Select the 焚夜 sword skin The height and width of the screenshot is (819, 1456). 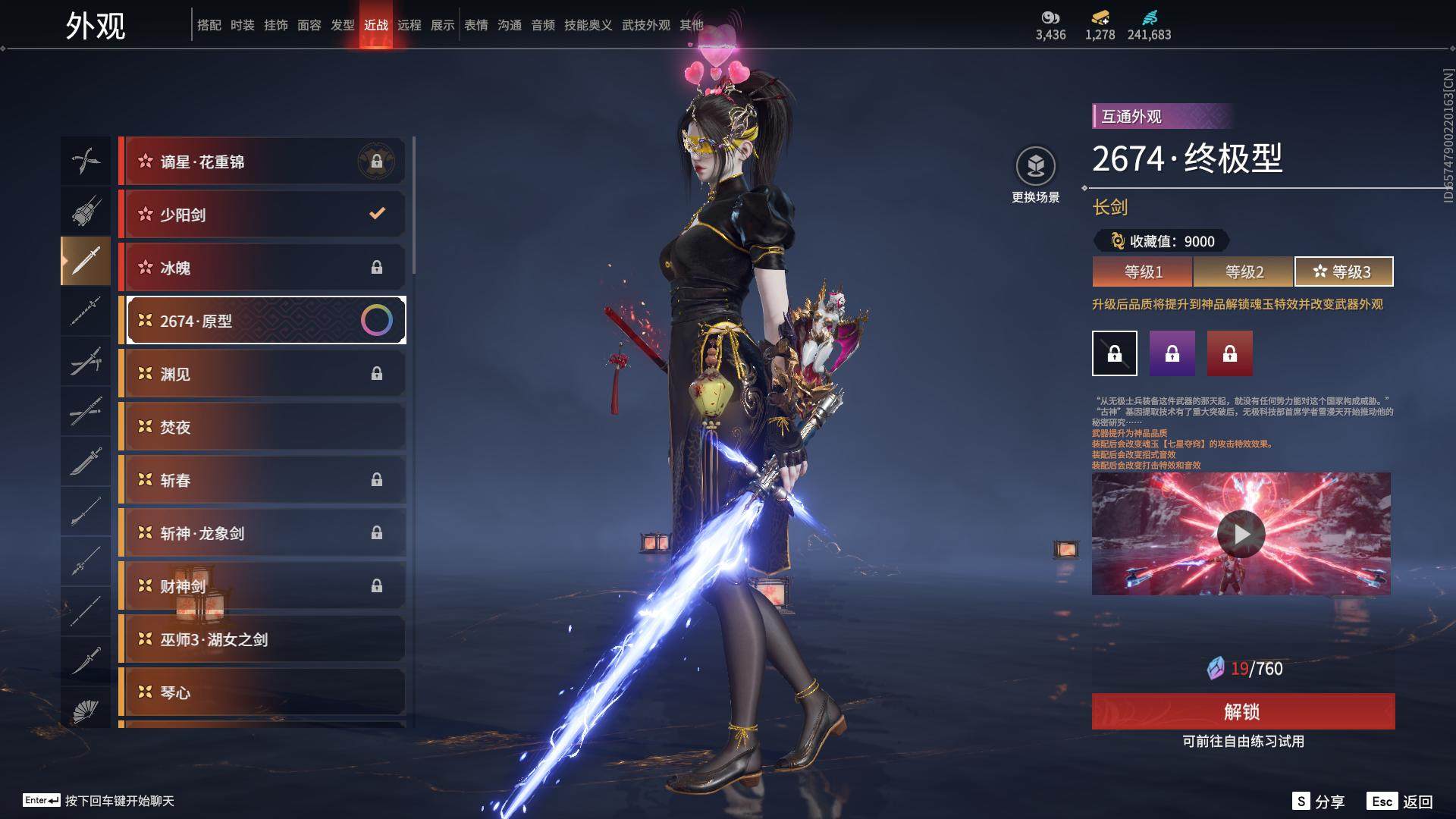click(262, 427)
